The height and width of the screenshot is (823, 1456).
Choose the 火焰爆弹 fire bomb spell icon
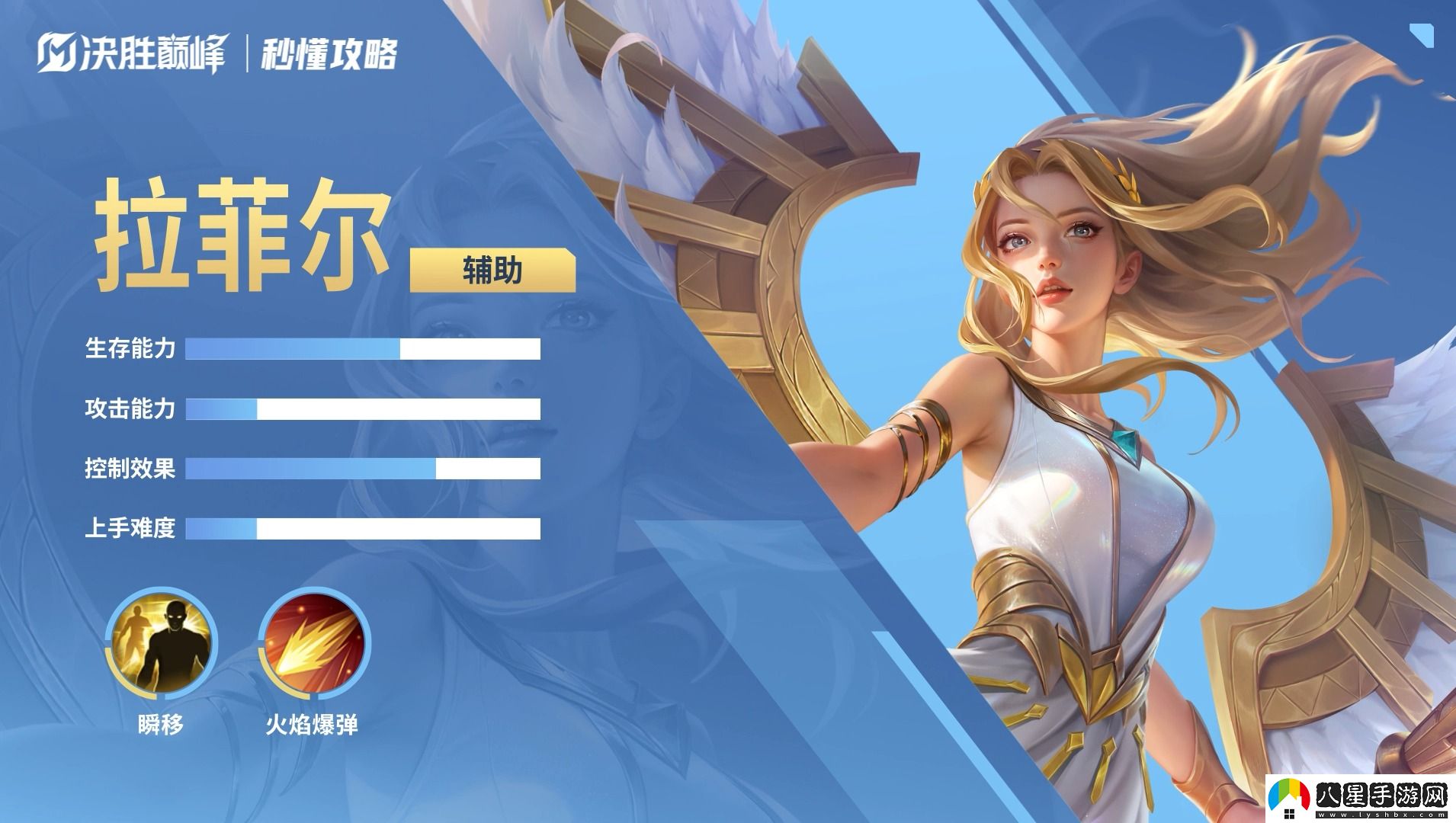(x=314, y=644)
